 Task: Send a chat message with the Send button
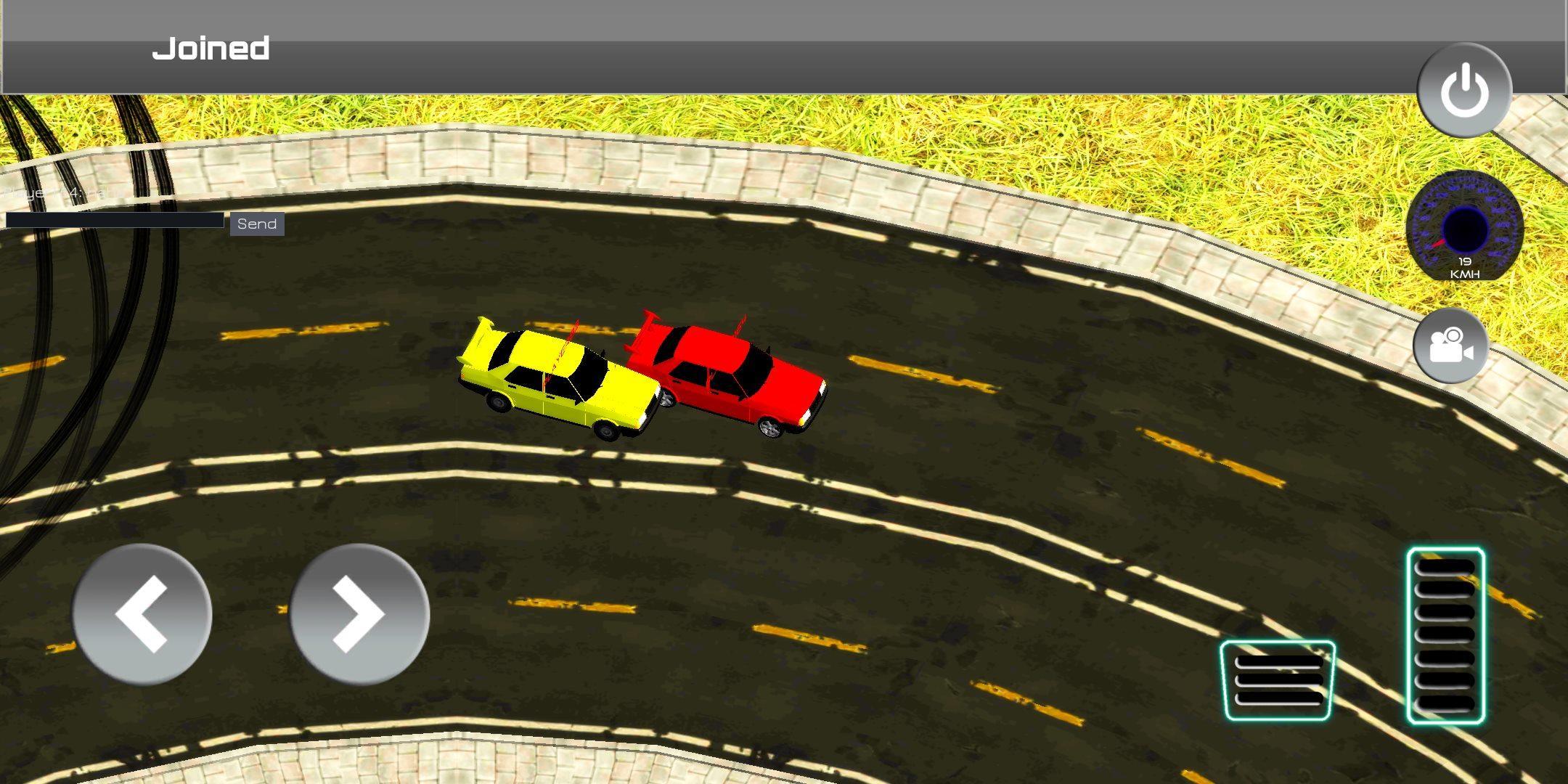(x=256, y=224)
